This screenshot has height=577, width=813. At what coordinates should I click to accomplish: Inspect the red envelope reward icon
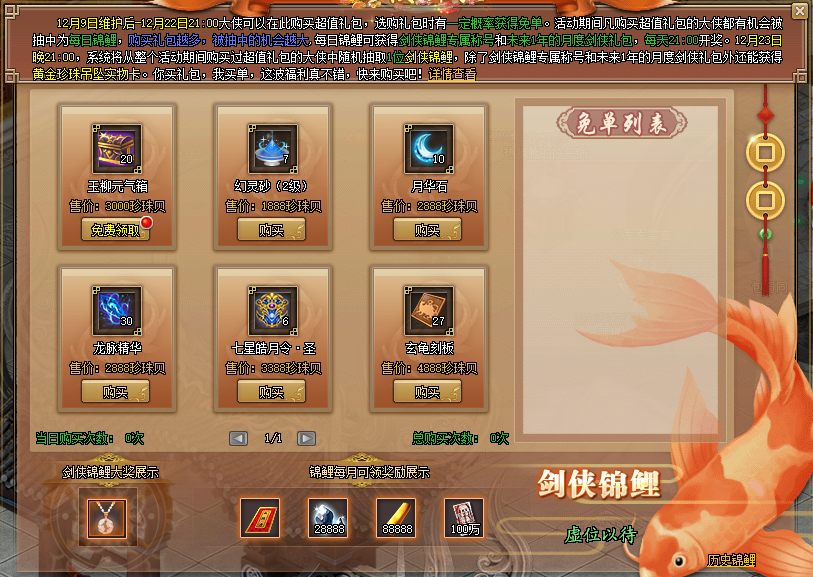coord(259,517)
